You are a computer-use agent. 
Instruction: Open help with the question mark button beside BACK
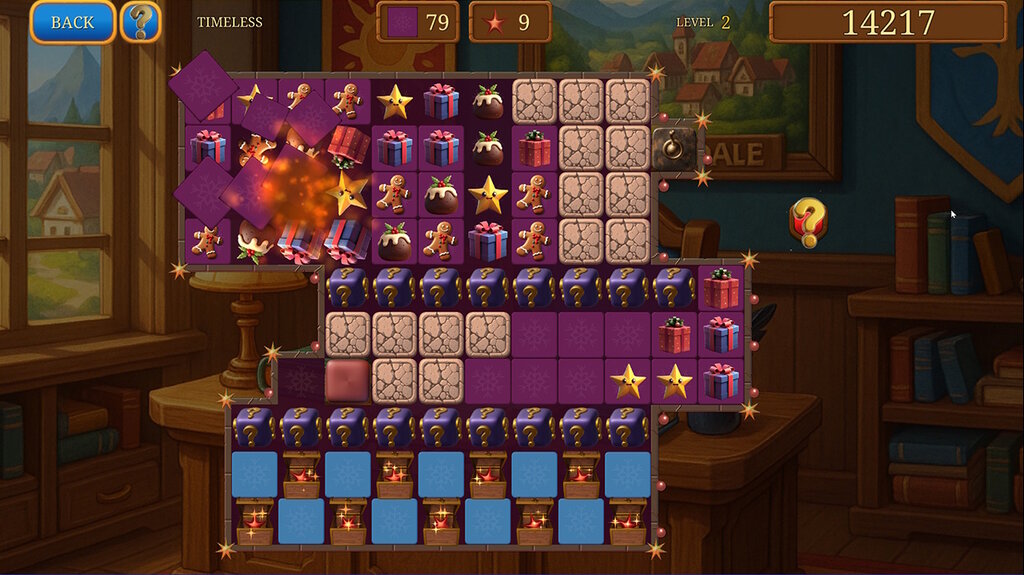[141, 22]
